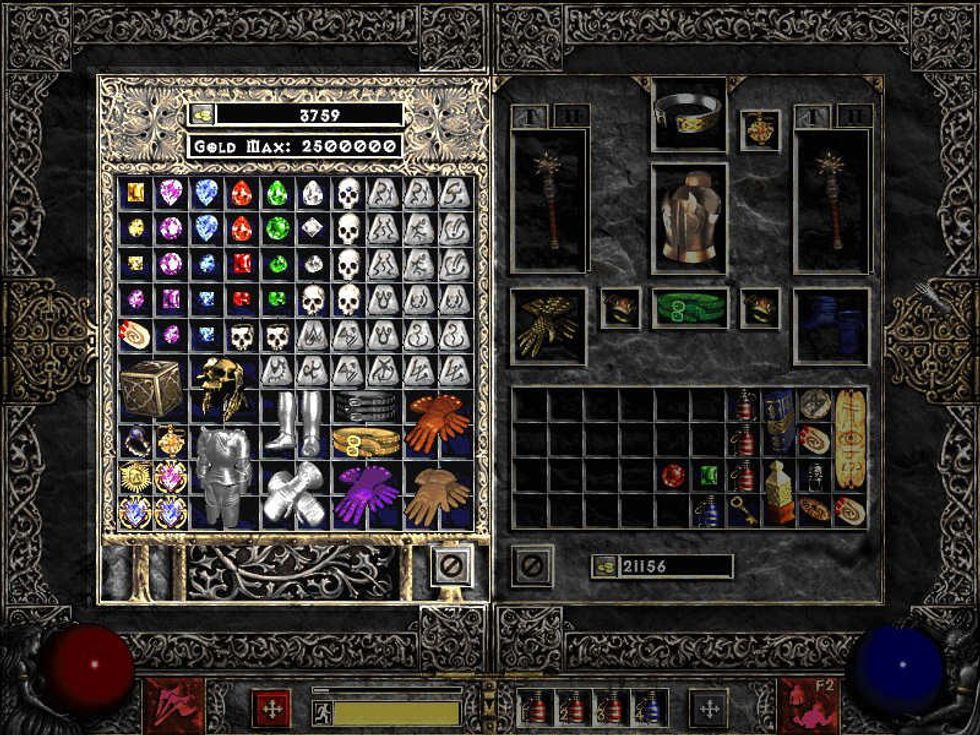980x735 pixels.
Task: Pick up the Horadric Cube
Action: 151,388
